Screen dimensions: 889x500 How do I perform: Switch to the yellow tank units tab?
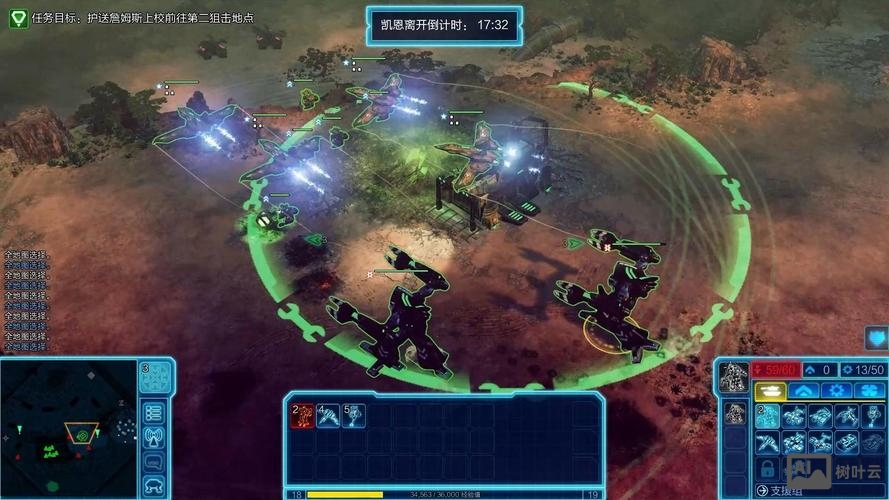pos(770,391)
